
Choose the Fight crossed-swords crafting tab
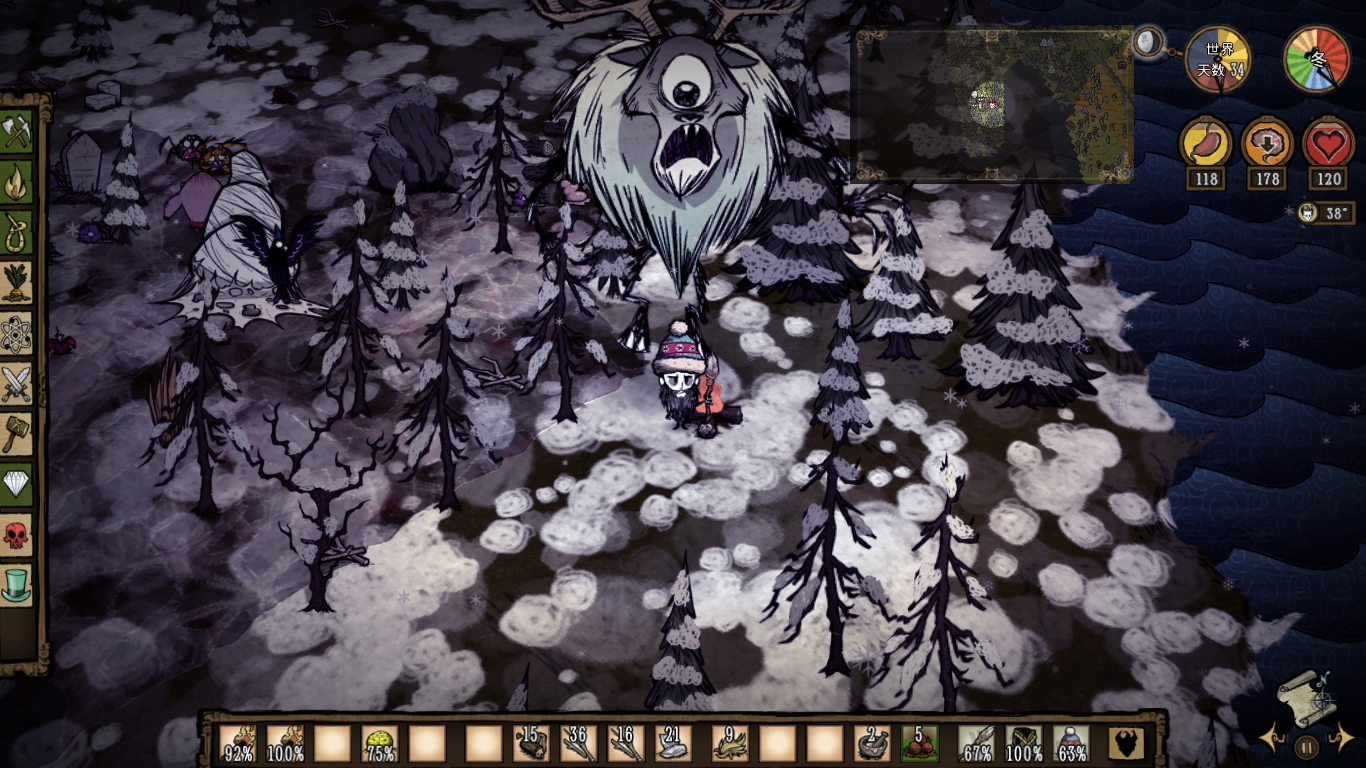tap(17, 383)
